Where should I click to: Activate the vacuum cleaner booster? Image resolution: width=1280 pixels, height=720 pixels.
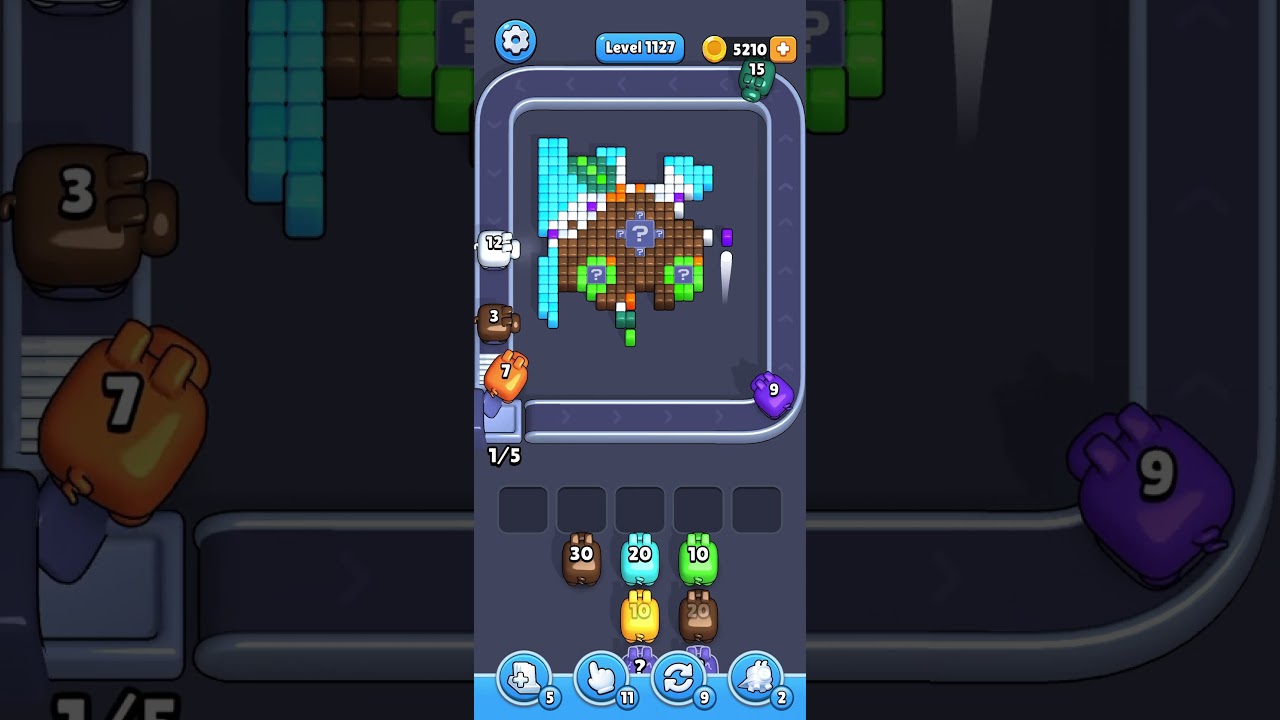coord(757,678)
